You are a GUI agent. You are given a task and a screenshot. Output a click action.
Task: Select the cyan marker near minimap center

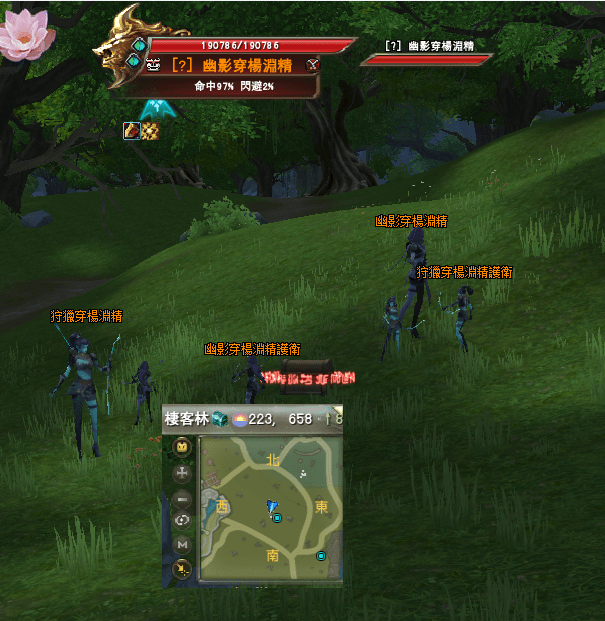pyautogui.click(x=277, y=517)
